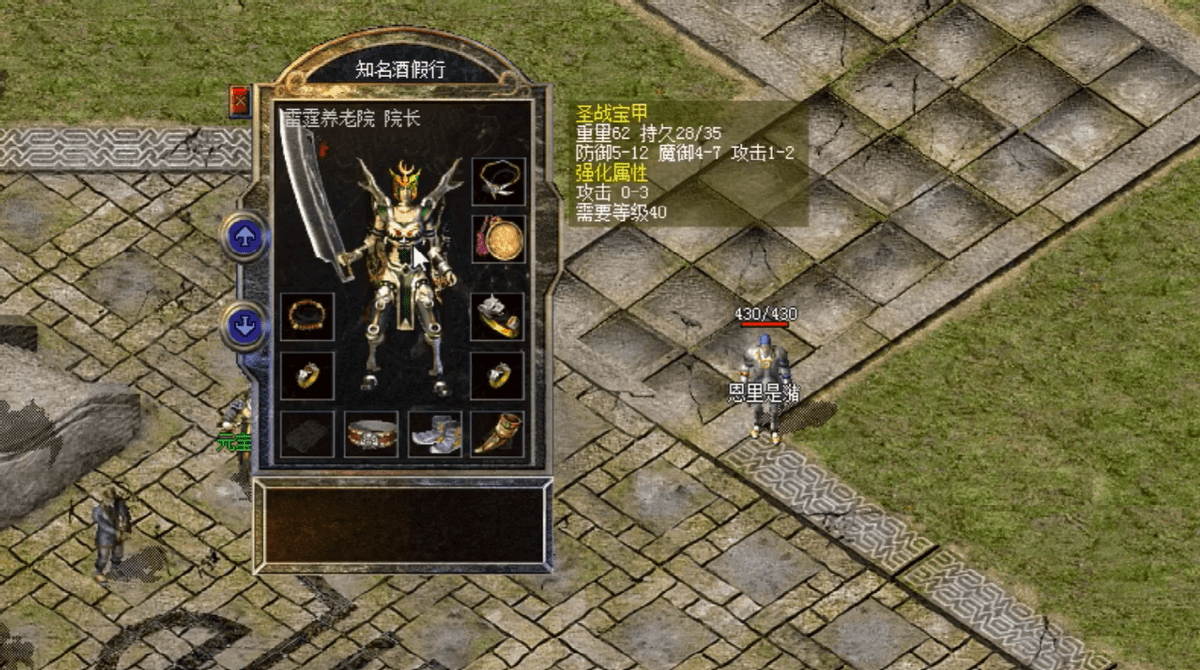Select the gold bracelet on the left

click(306, 316)
